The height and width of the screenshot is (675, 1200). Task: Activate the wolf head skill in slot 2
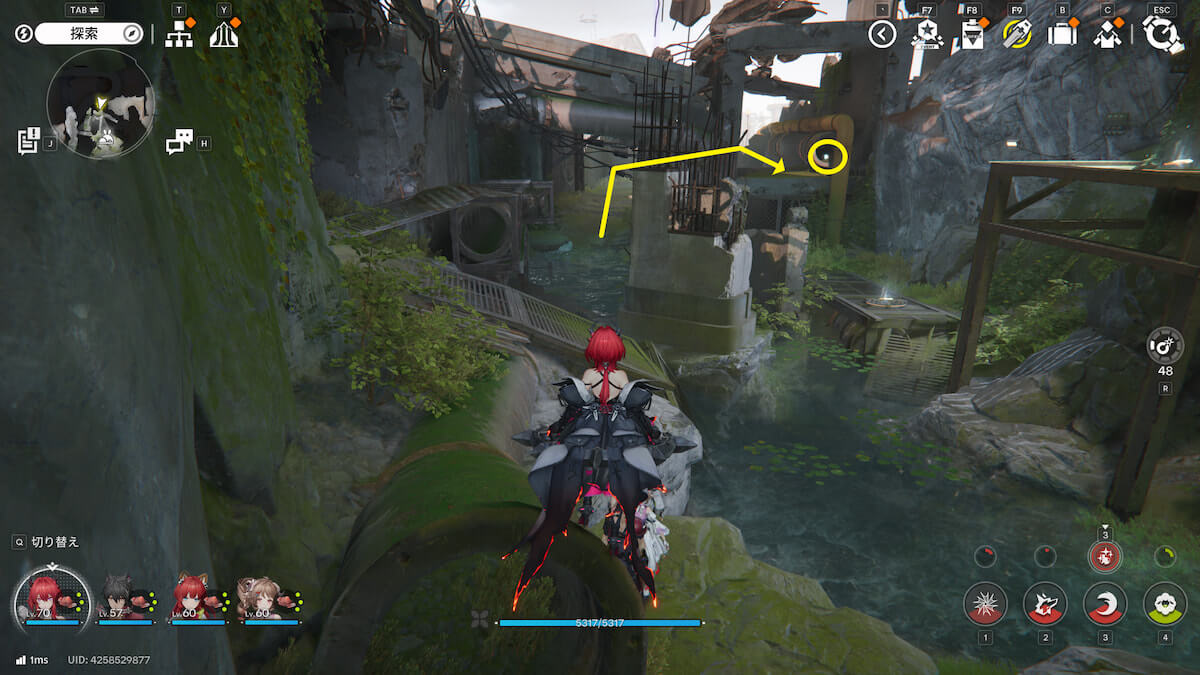click(x=1045, y=603)
